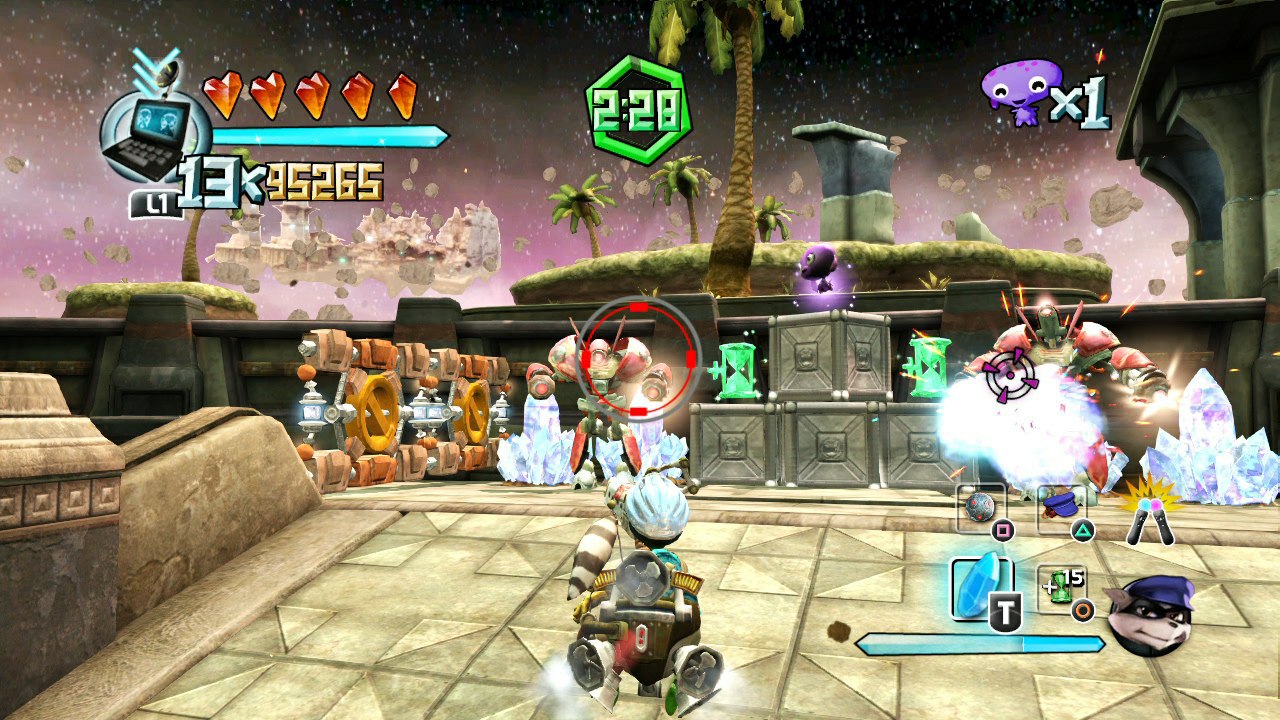The height and width of the screenshot is (720, 1280).
Task: Click the first orange heart gem
Action: point(223,93)
